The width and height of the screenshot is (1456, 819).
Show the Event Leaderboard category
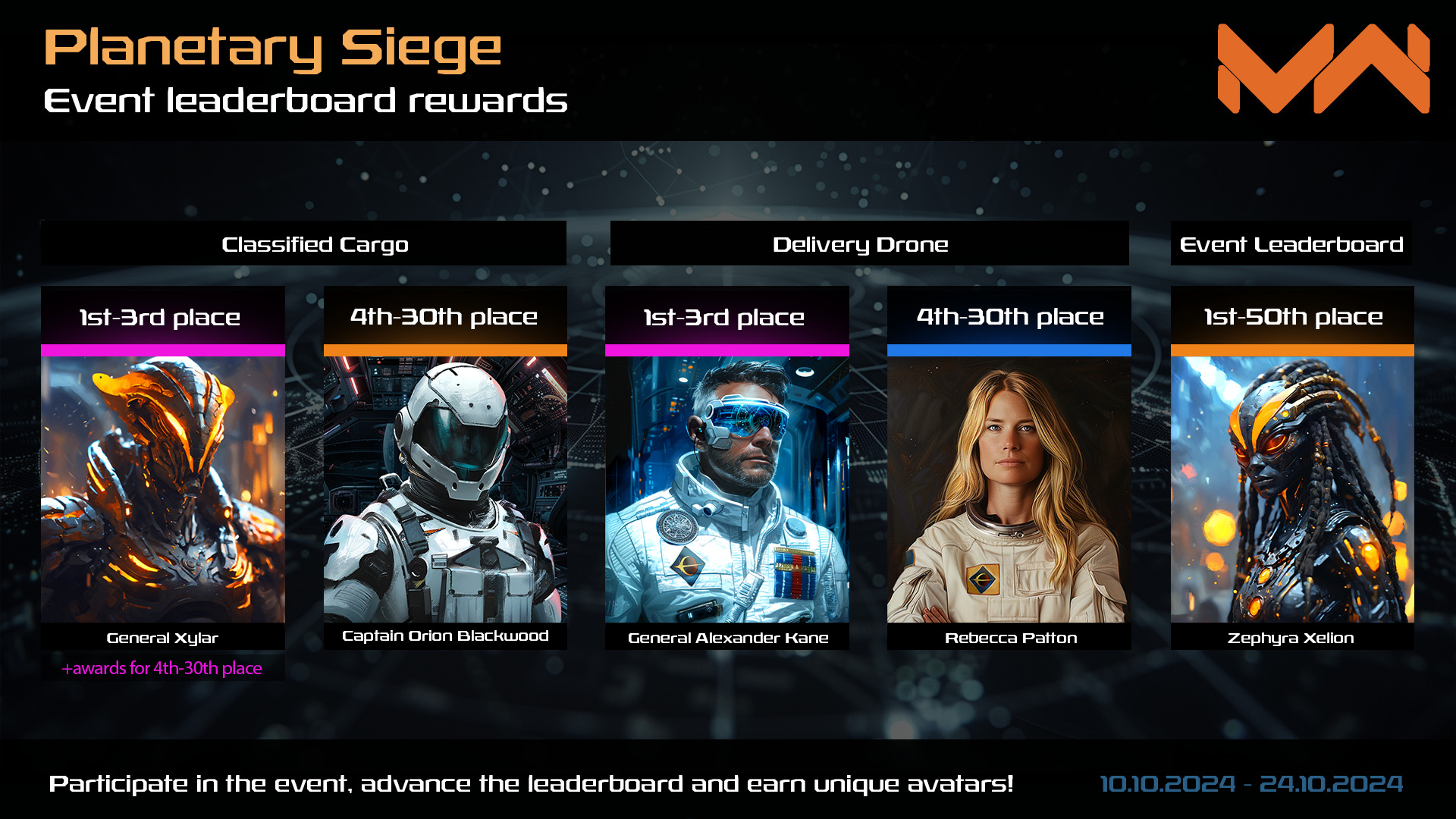pos(1291,244)
